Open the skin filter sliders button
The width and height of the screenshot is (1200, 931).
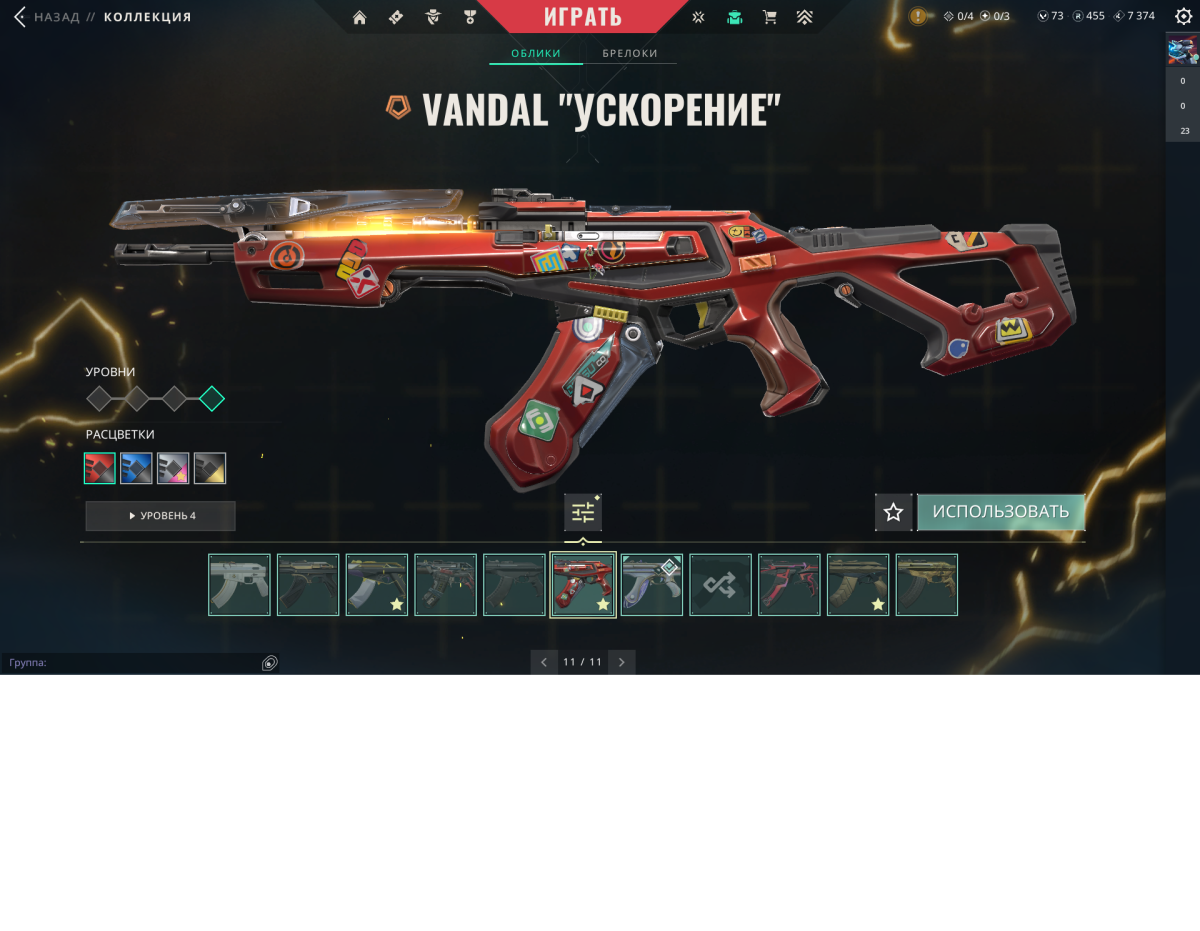583,513
